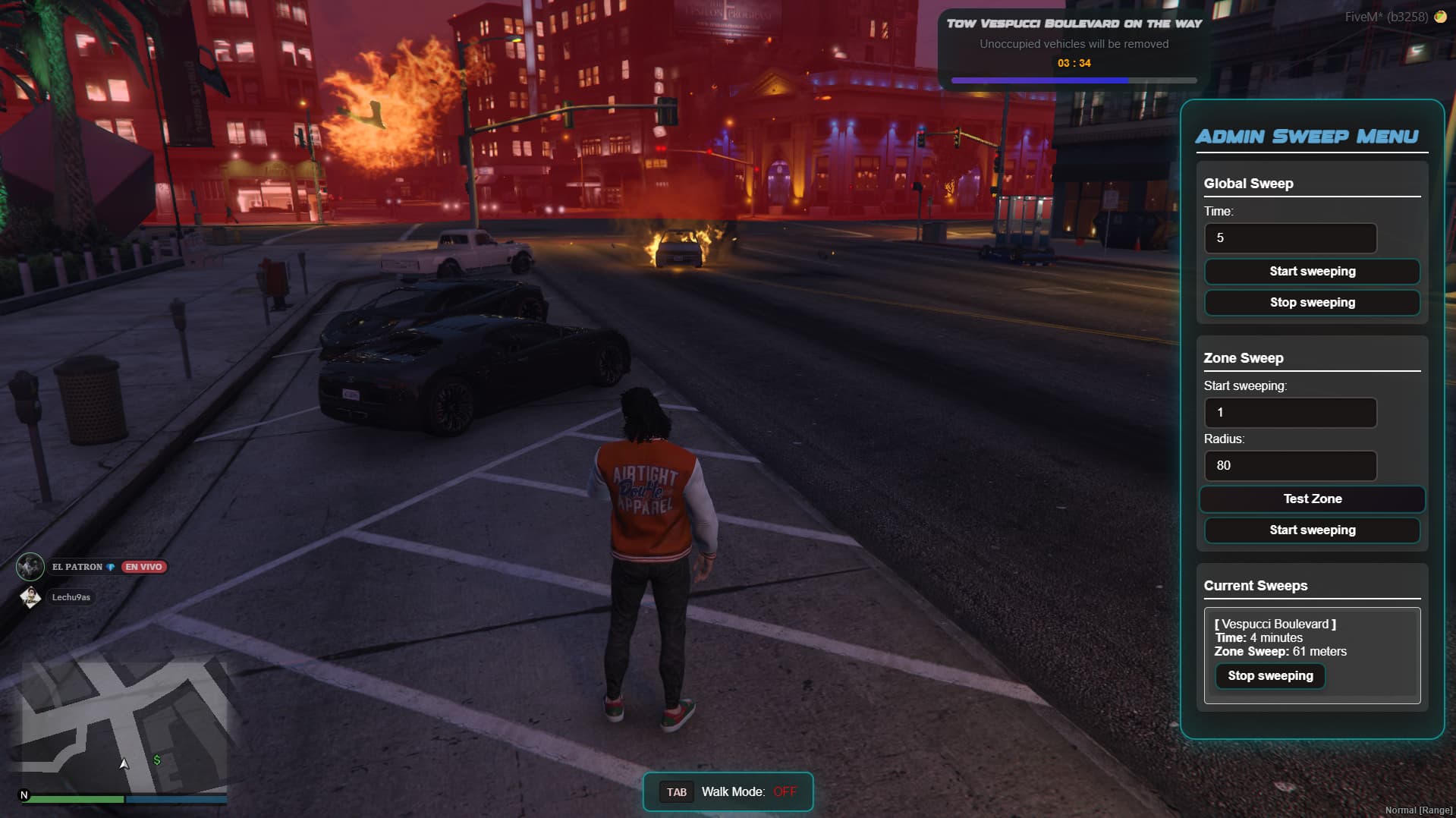Screen dimensions: 1456x818
Task: Select the Global Sweep section header
Action: click(1249, 183)
